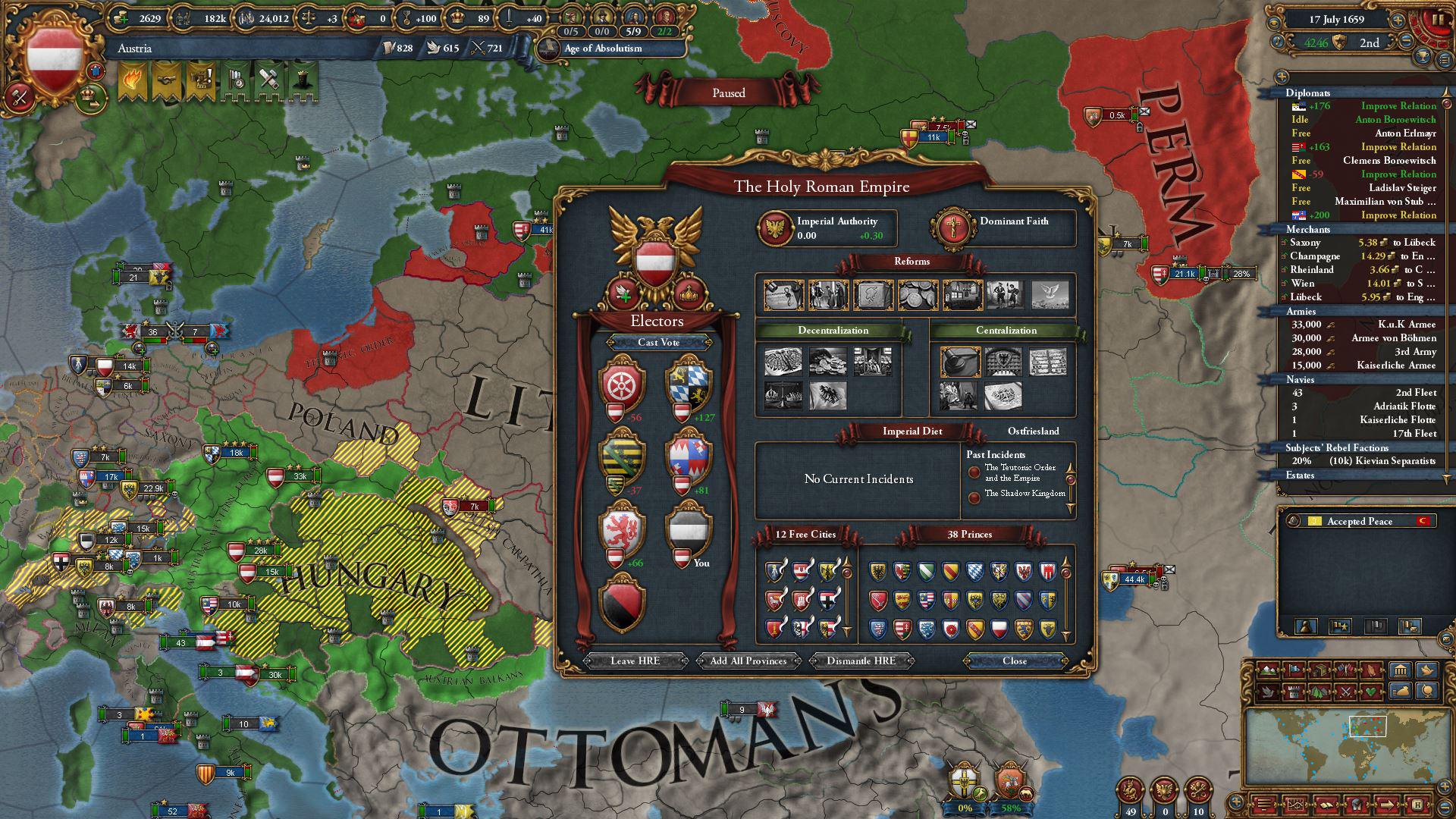The height and width of the screenshot is (819, 1456).
Task: Click the Dominant Faith cross icon
Action: point(952,227)
